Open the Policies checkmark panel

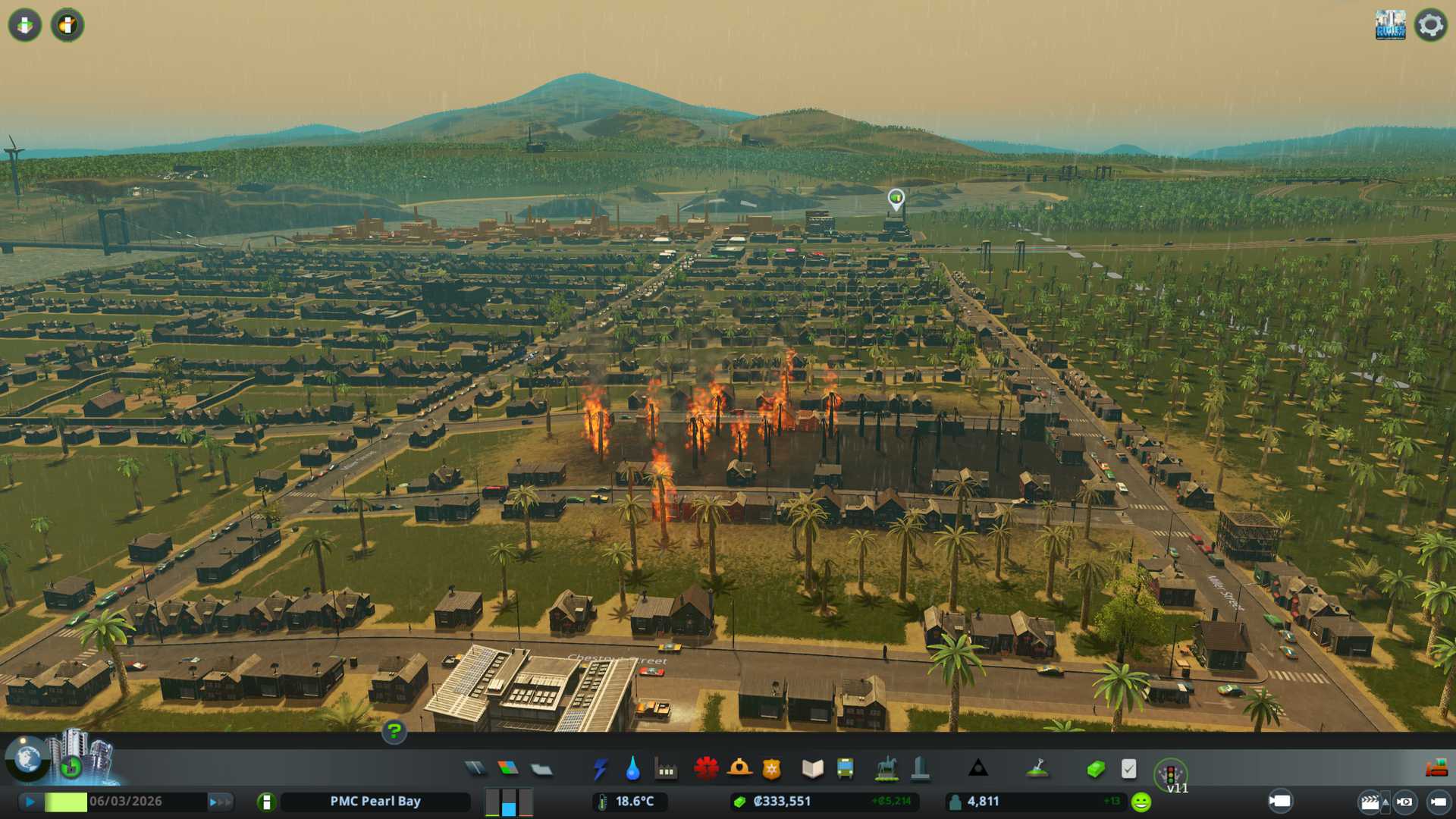click(x=1128, y=769)
